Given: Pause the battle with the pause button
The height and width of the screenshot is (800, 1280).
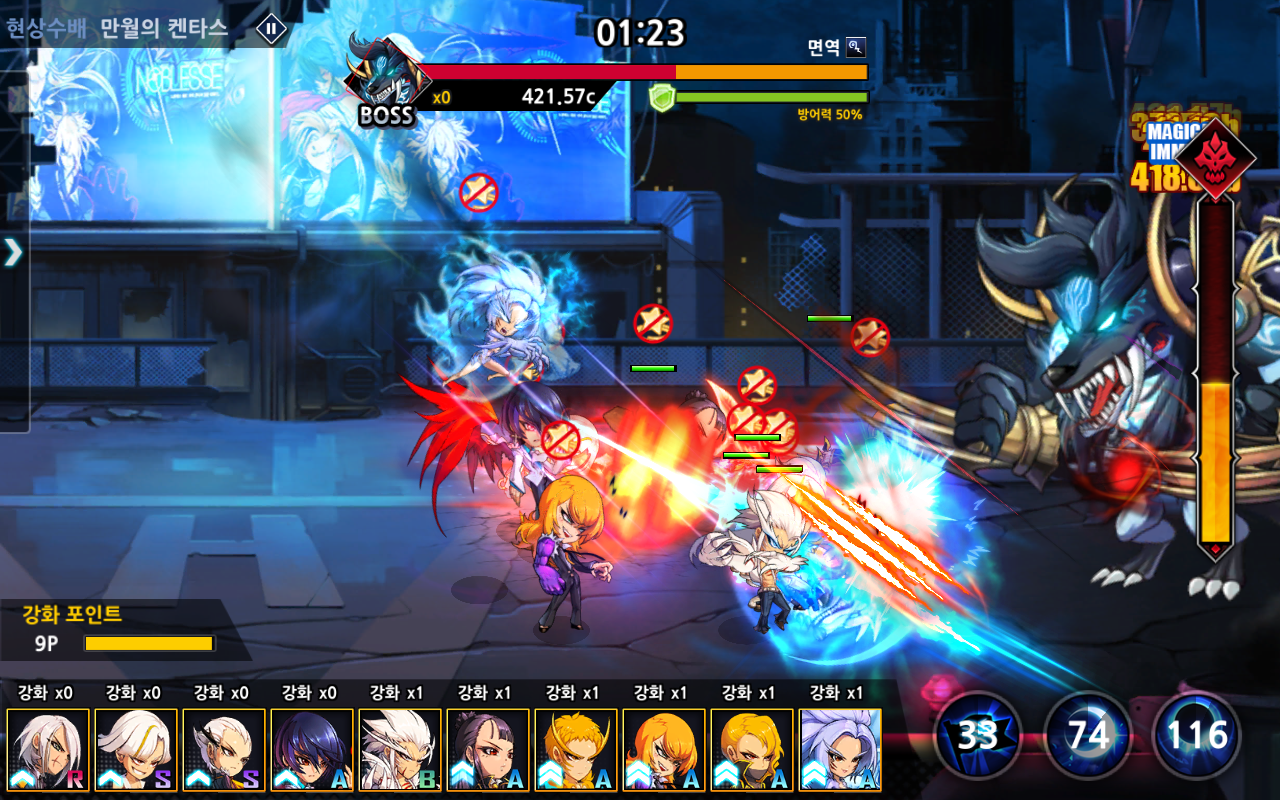Looking at the screenshot, I should pyautogui.click(x=271, y=28).
